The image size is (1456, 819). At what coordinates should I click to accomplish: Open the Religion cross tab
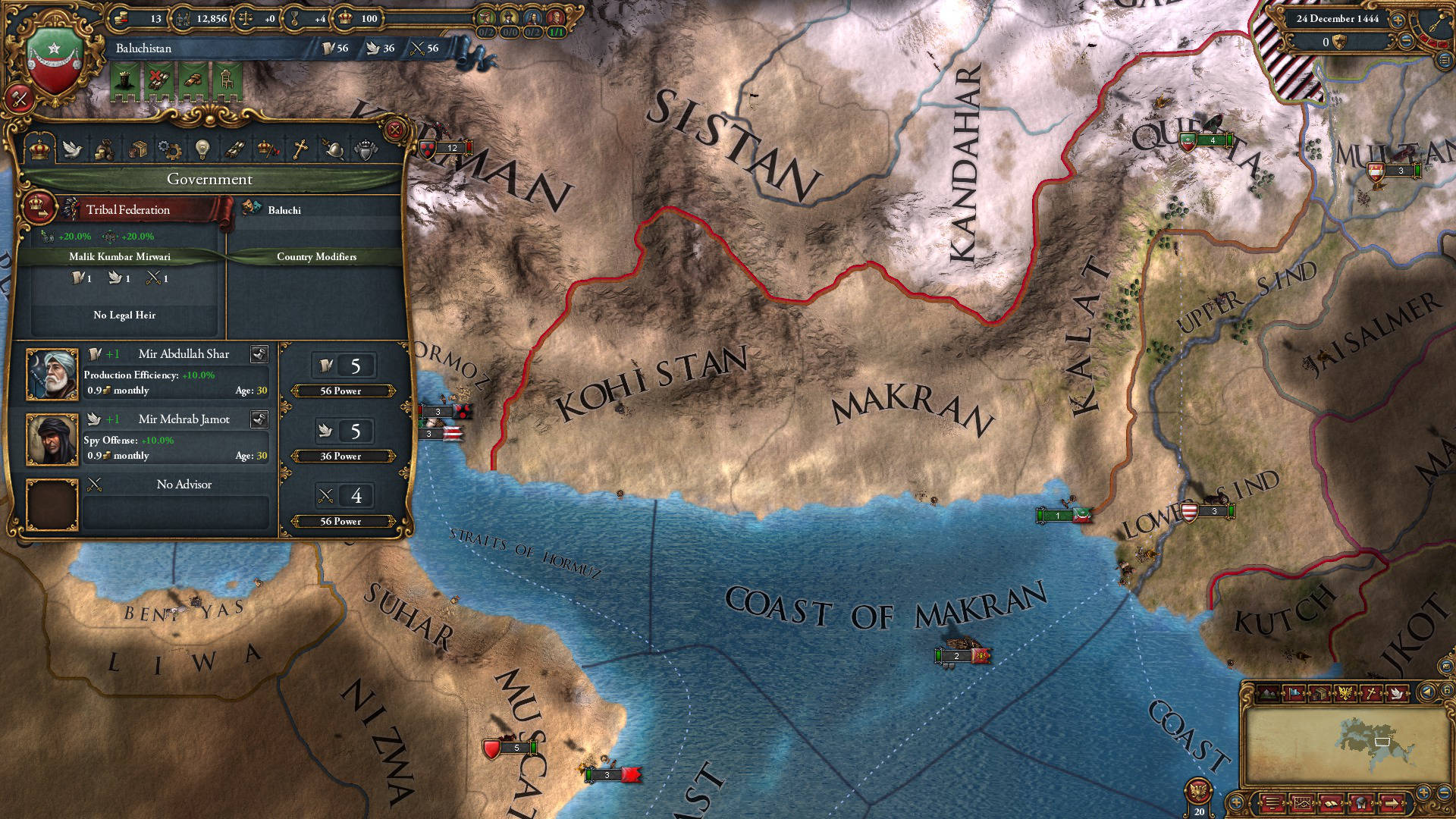click(x=300, y=149)
